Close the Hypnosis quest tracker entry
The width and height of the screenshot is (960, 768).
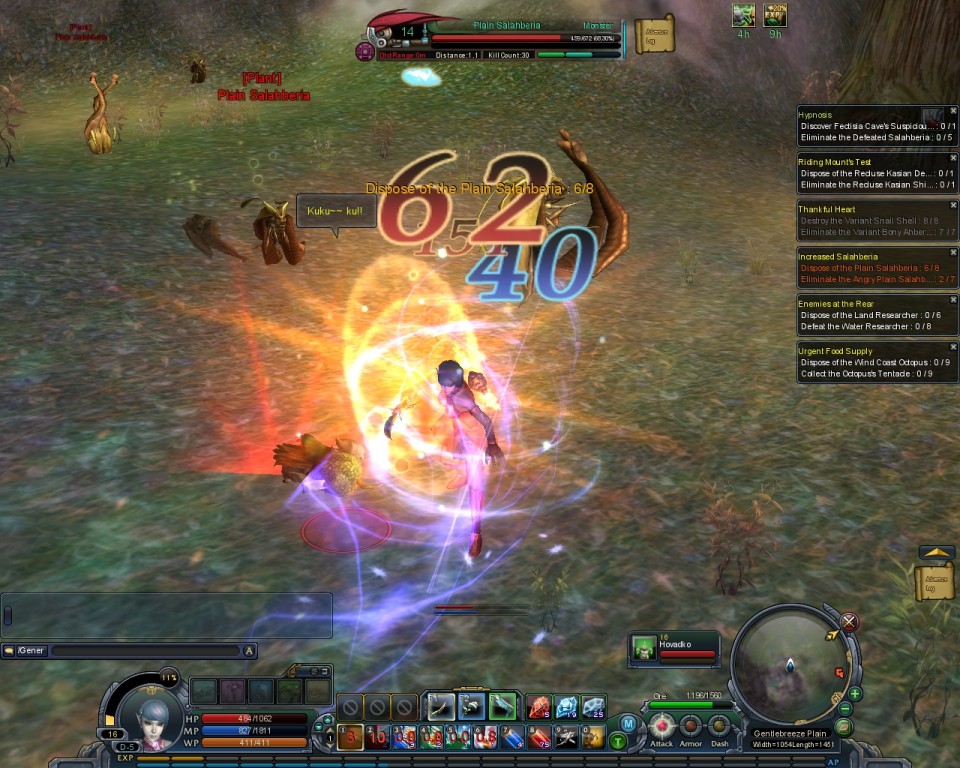951,112
